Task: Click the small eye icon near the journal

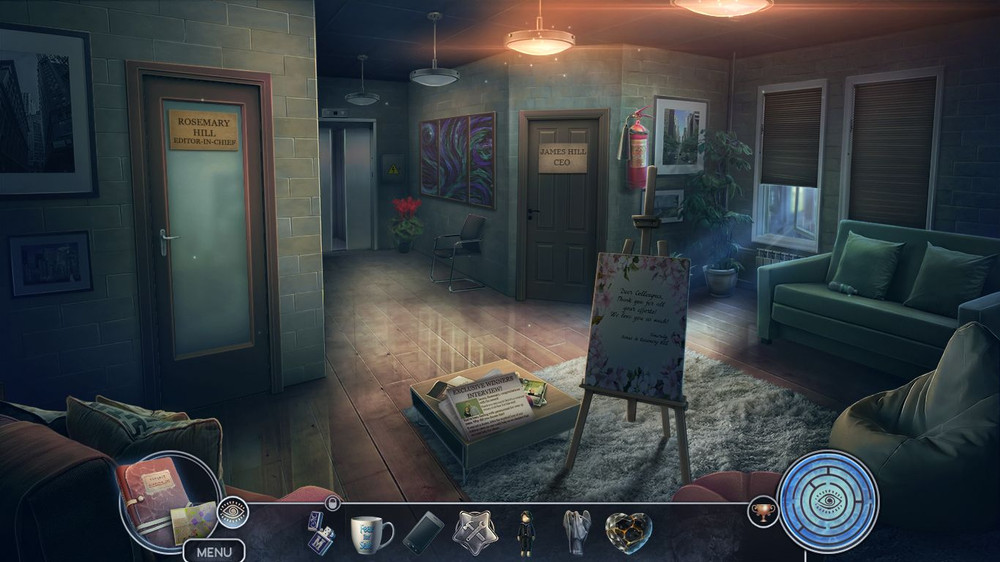Action: pyautogui.click(x=233, y=511)
